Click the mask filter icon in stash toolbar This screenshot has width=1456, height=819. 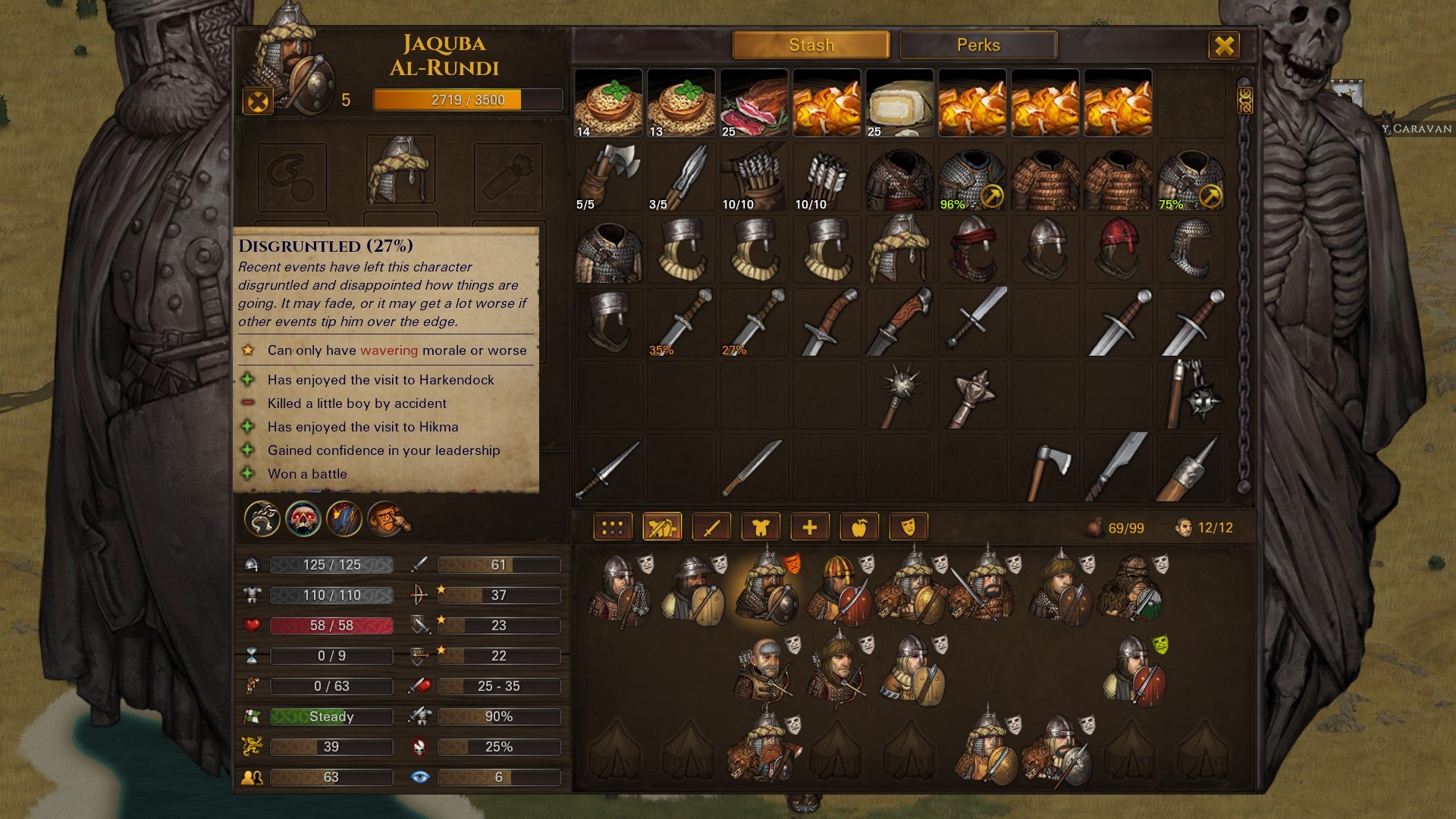(x=908, y=526)
